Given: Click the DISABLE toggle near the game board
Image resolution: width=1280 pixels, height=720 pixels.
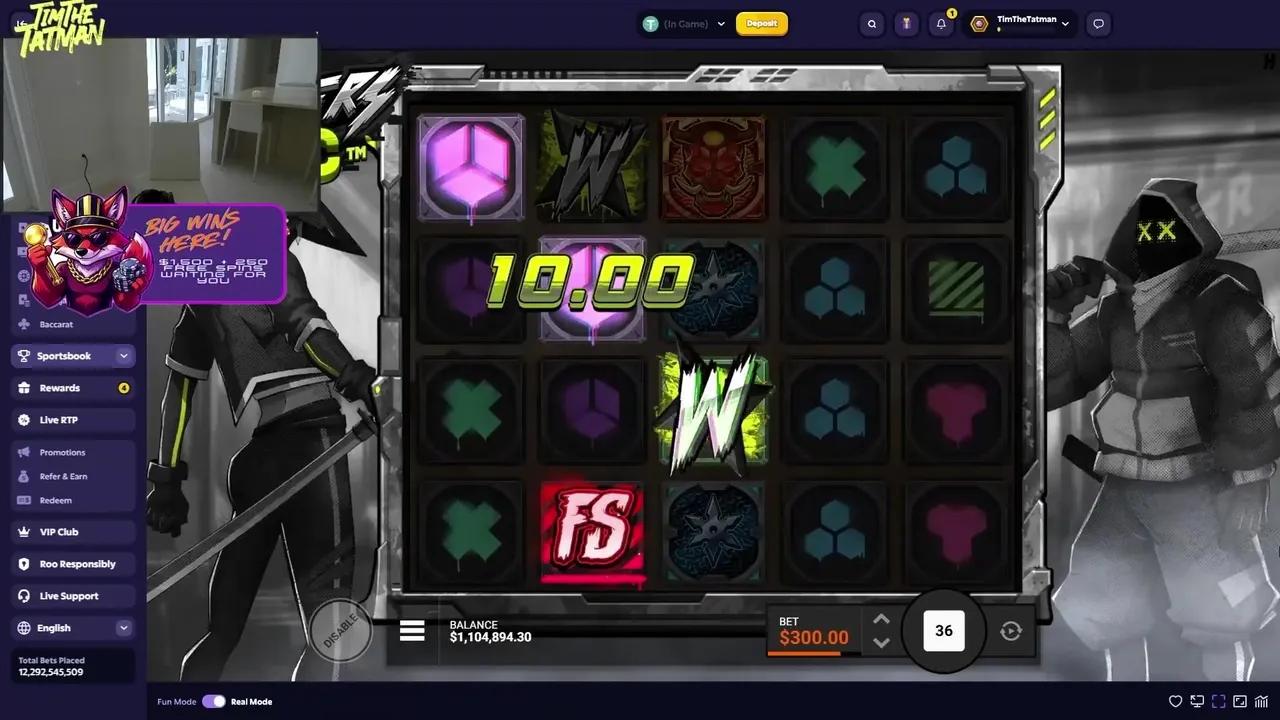Looking at the screenshot, I should (x=342, y=630).
